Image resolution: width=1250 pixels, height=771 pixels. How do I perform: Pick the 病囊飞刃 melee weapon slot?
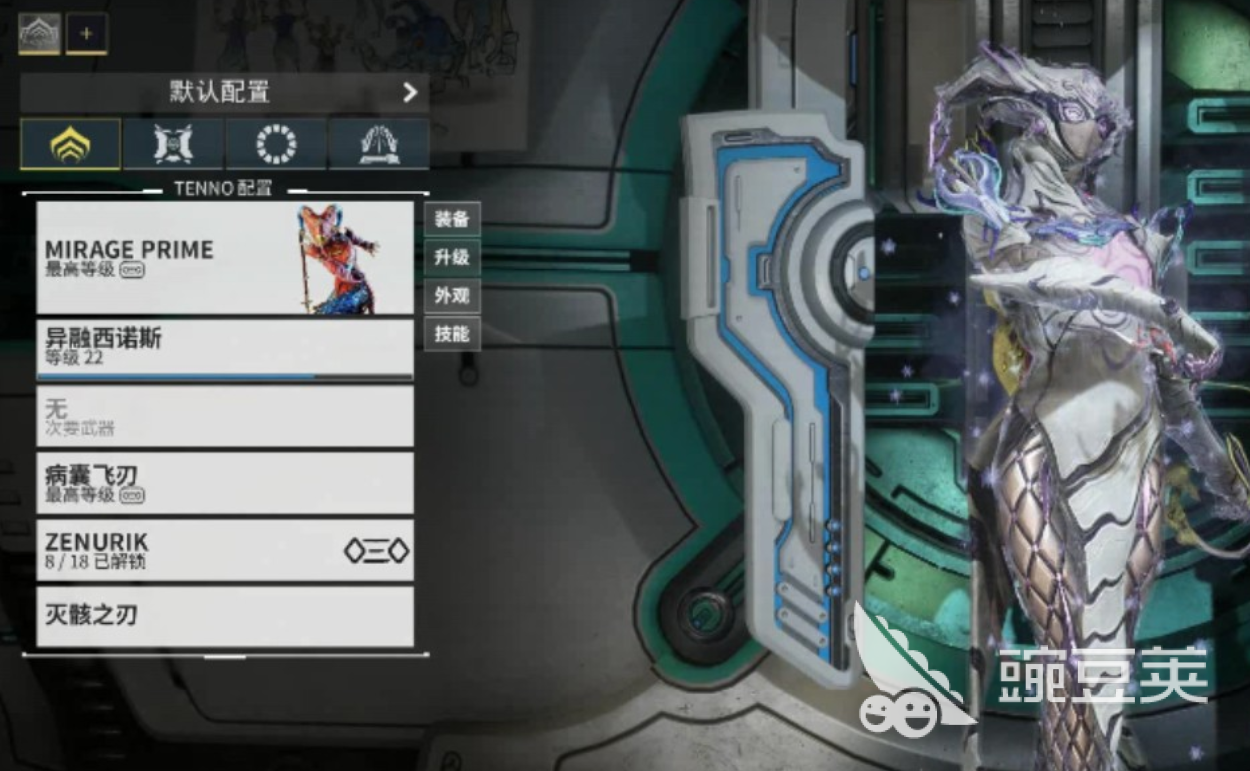tap(225, 483)
